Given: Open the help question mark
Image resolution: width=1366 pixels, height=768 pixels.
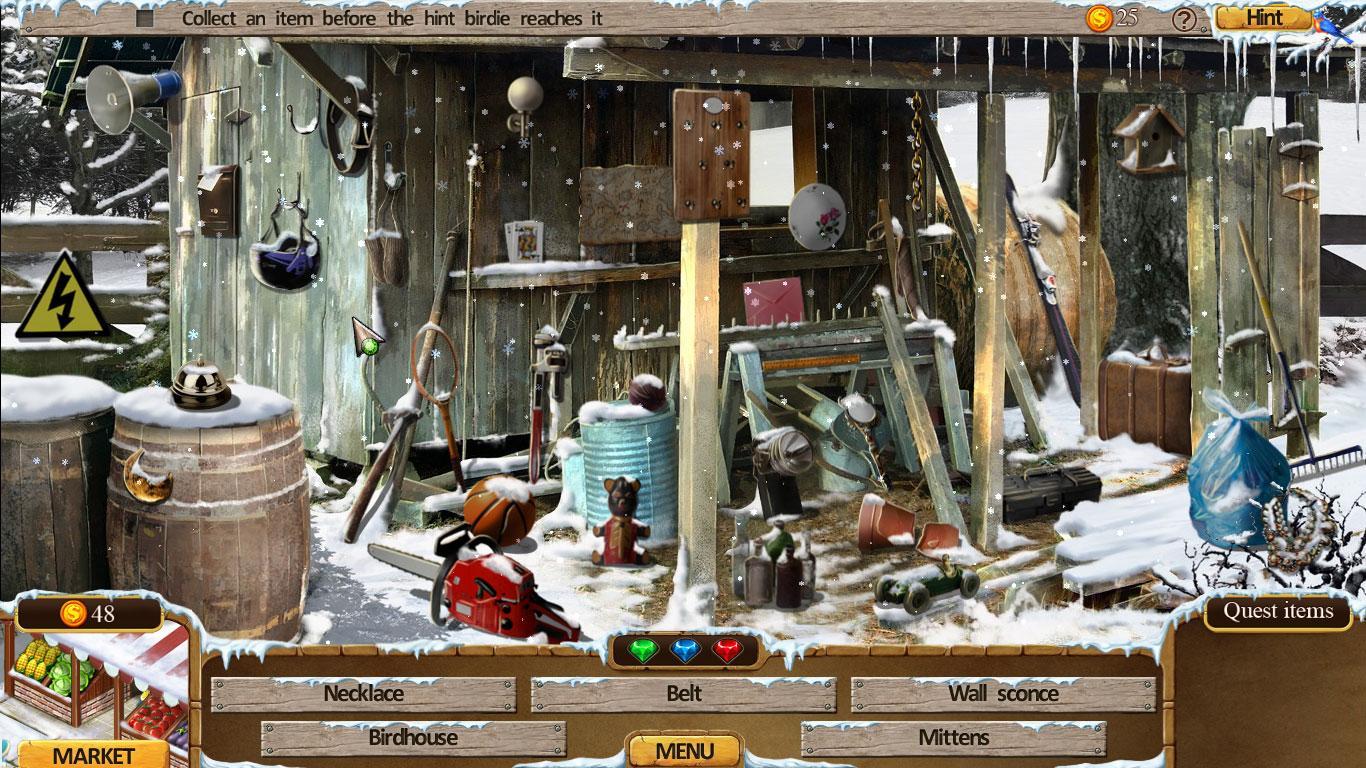Looking at the screenshot, I should [1185, 18].
